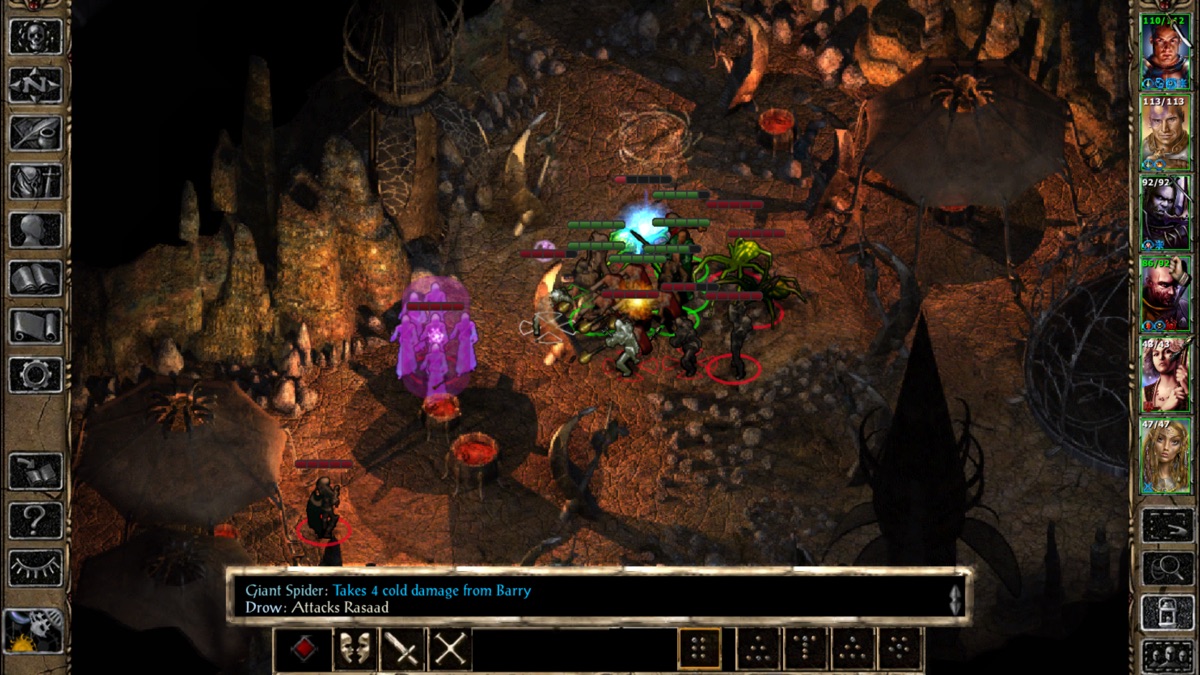Viewport: 1200px width, 675px height.
Task: Select the highlighted two-column formation
Action: (699, 650)
